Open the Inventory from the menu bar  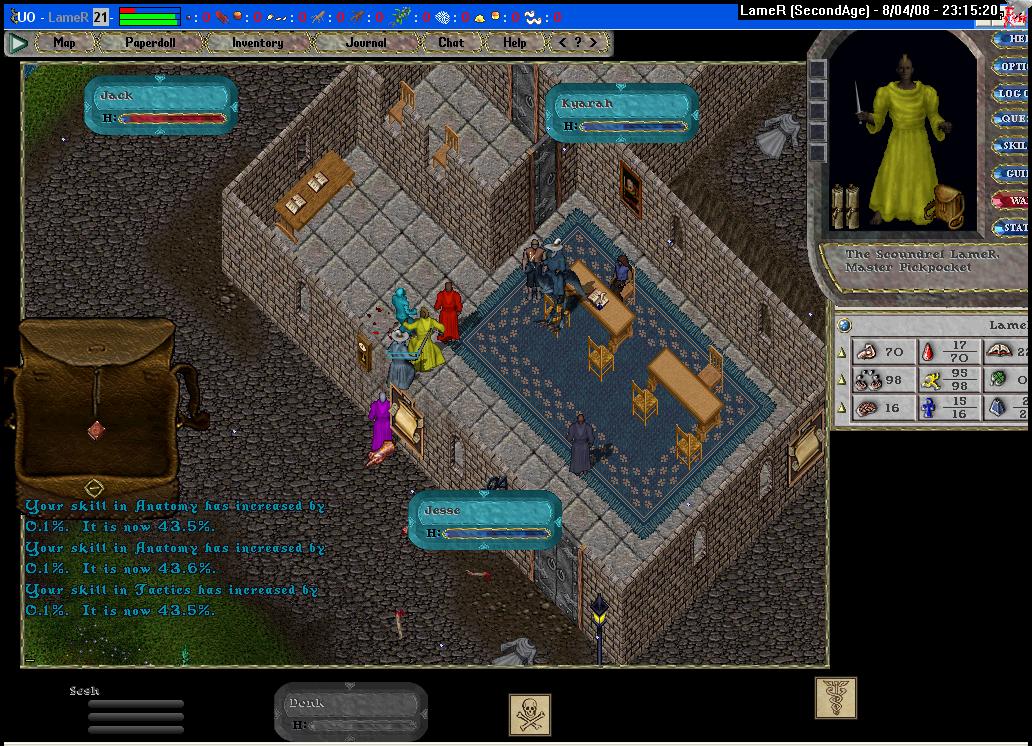[x=257, y=43]
